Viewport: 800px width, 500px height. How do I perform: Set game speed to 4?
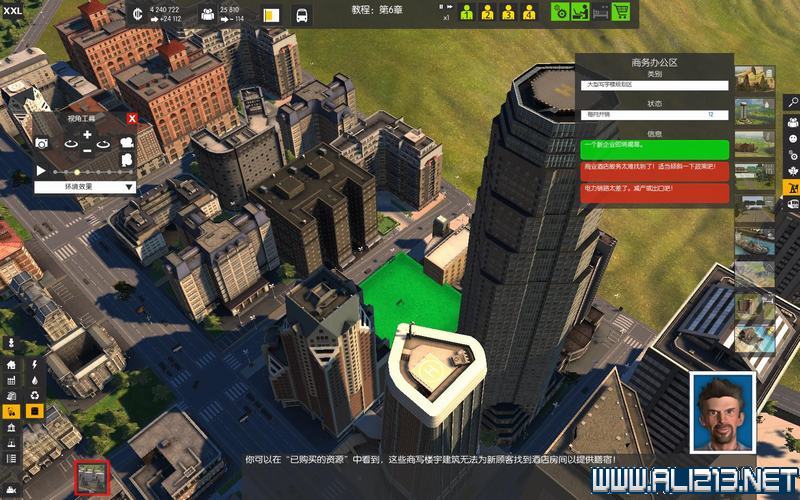coord(529,13)
